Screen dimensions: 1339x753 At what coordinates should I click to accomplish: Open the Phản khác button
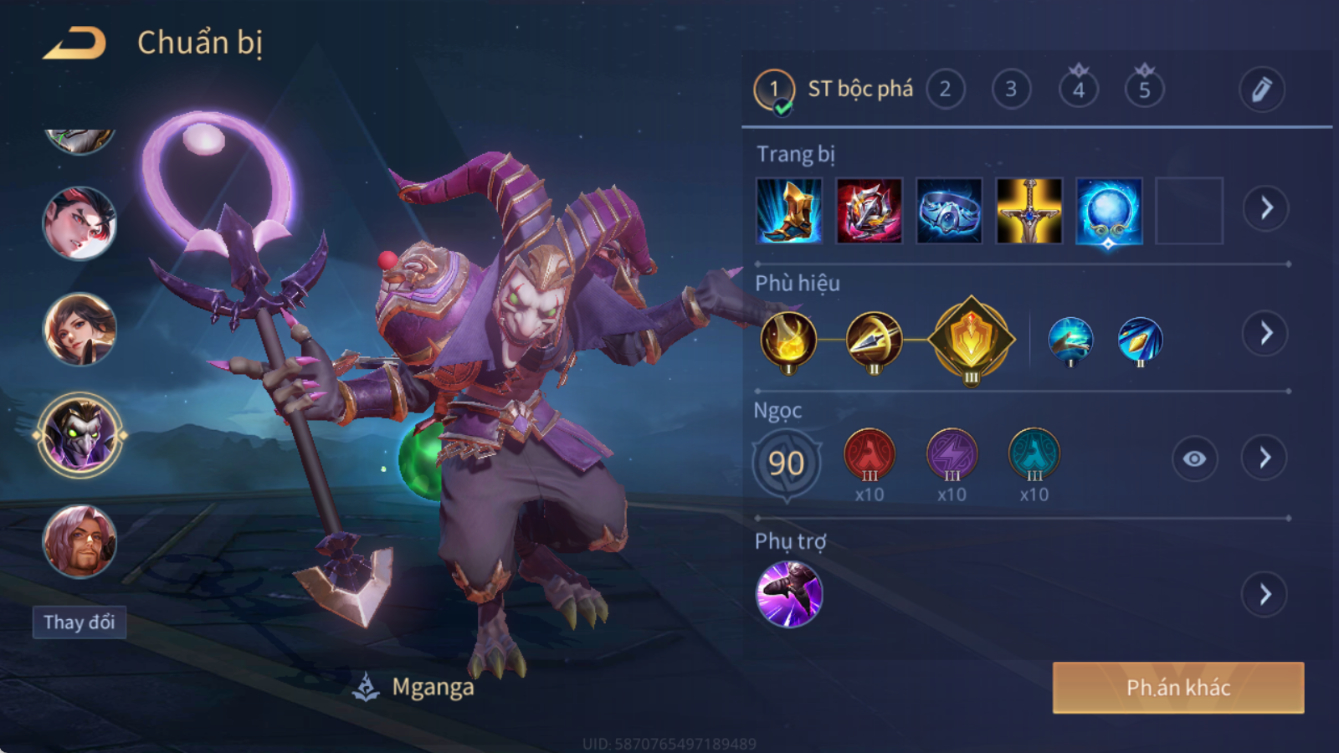tap(1178, 688)
